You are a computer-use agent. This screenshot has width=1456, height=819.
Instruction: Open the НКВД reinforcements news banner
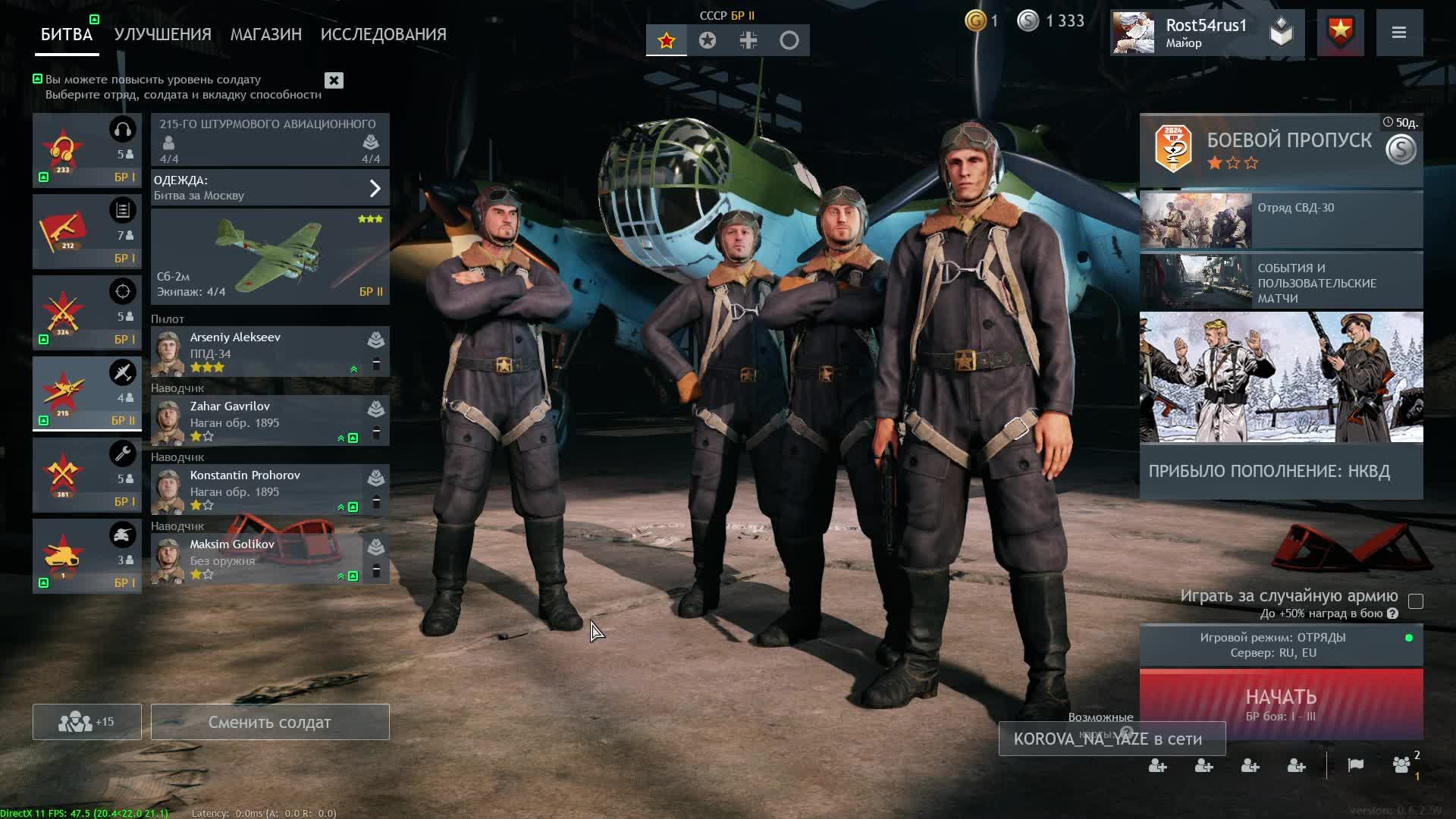coord(1280,406)
